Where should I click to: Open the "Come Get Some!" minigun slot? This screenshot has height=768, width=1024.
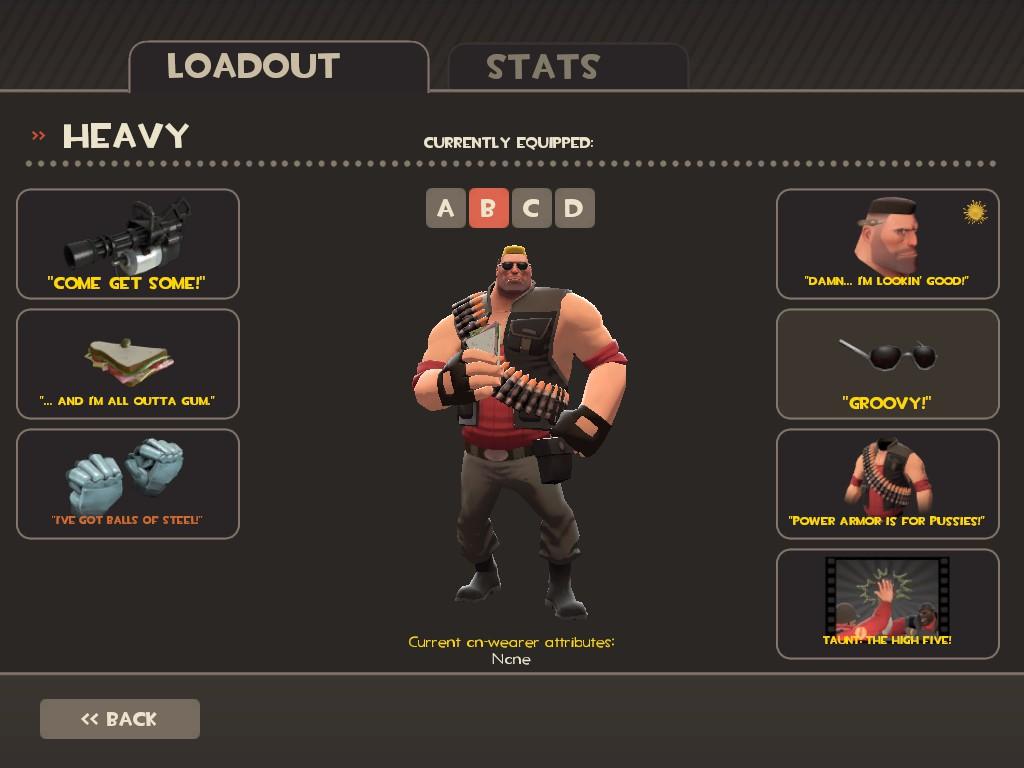point(128,244)
